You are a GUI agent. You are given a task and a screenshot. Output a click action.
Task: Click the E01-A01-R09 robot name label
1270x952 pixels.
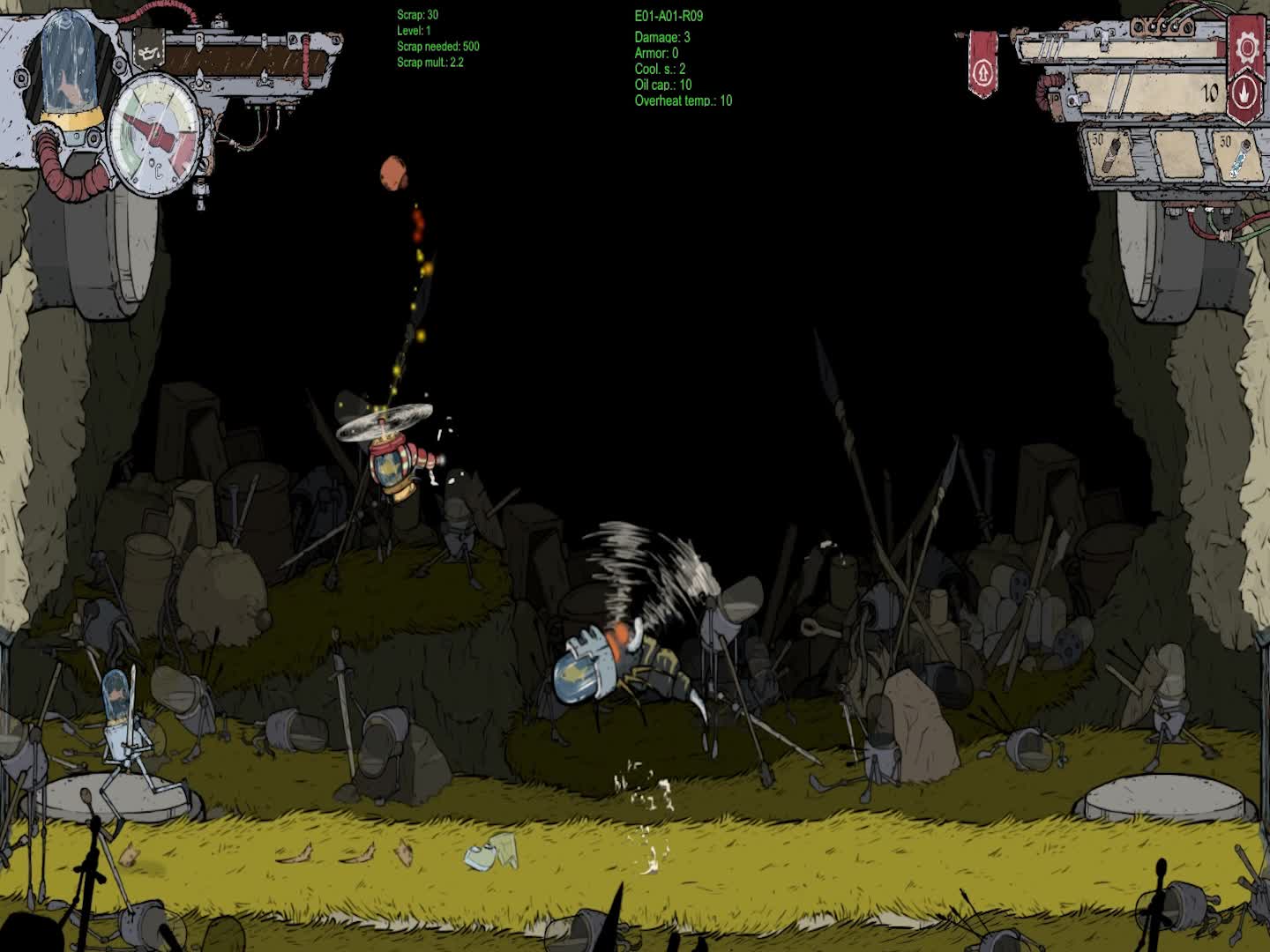tap(670, 15)
